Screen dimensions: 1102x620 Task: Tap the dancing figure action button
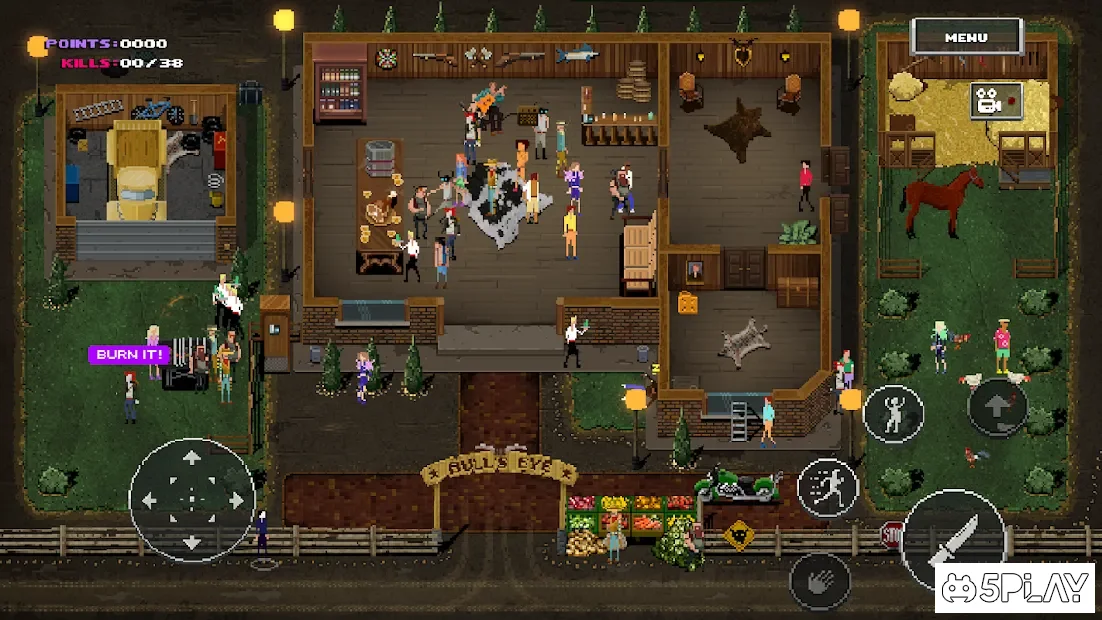pyautogui.click(x=893, y=414)
